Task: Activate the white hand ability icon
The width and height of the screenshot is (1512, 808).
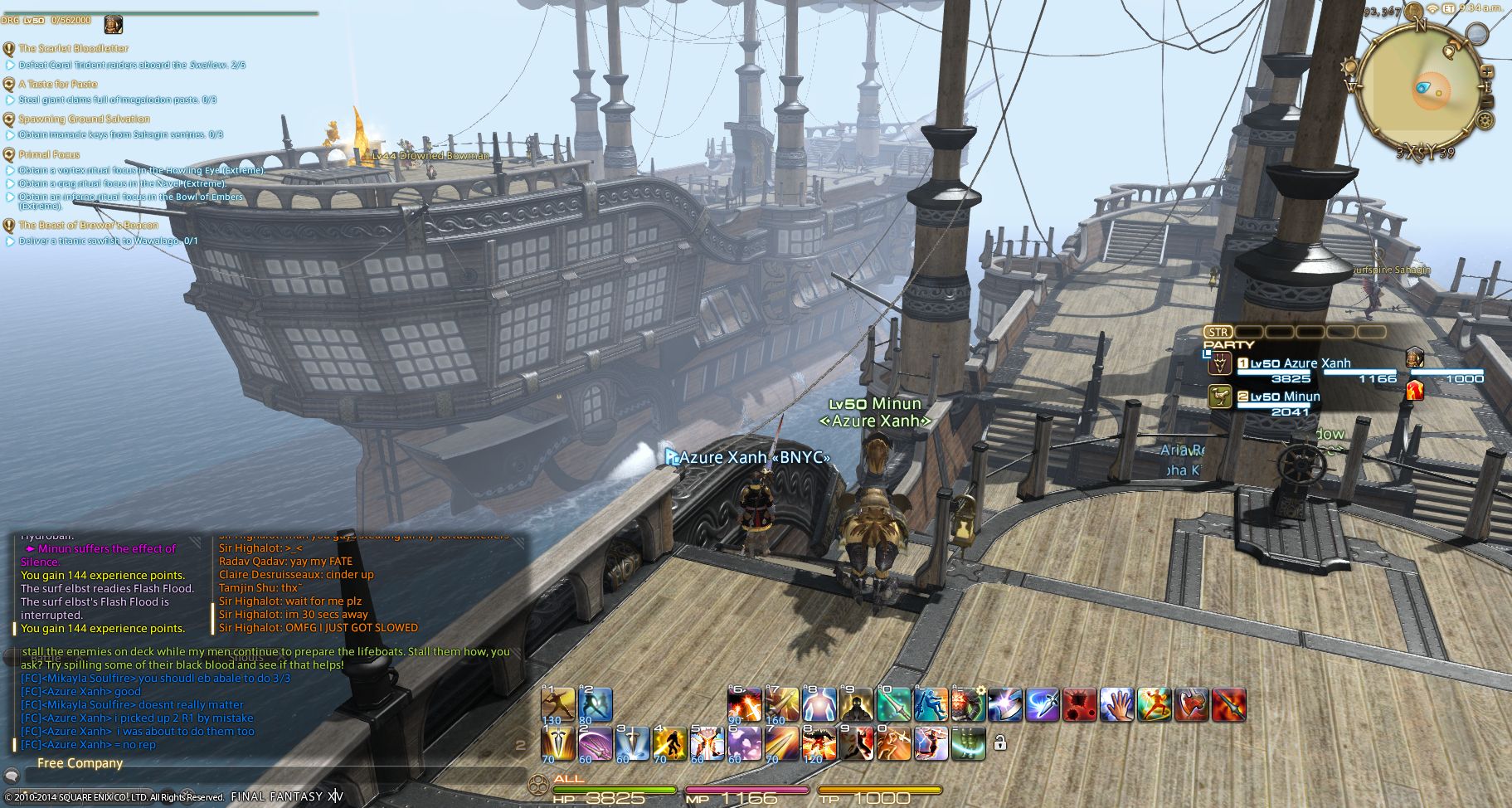Action: pos(1117,705)
